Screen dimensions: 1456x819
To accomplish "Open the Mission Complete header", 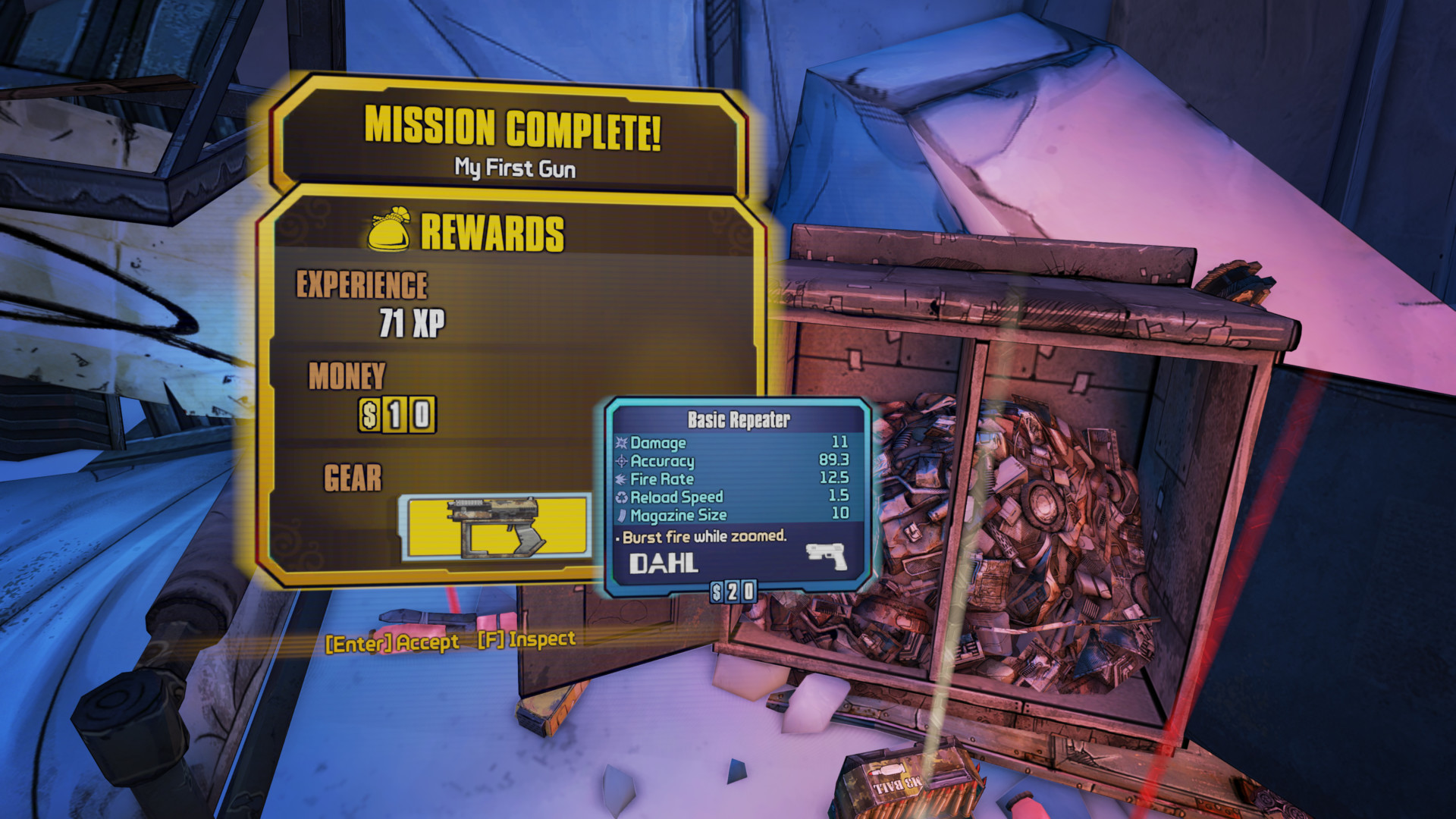I will 513,127.
